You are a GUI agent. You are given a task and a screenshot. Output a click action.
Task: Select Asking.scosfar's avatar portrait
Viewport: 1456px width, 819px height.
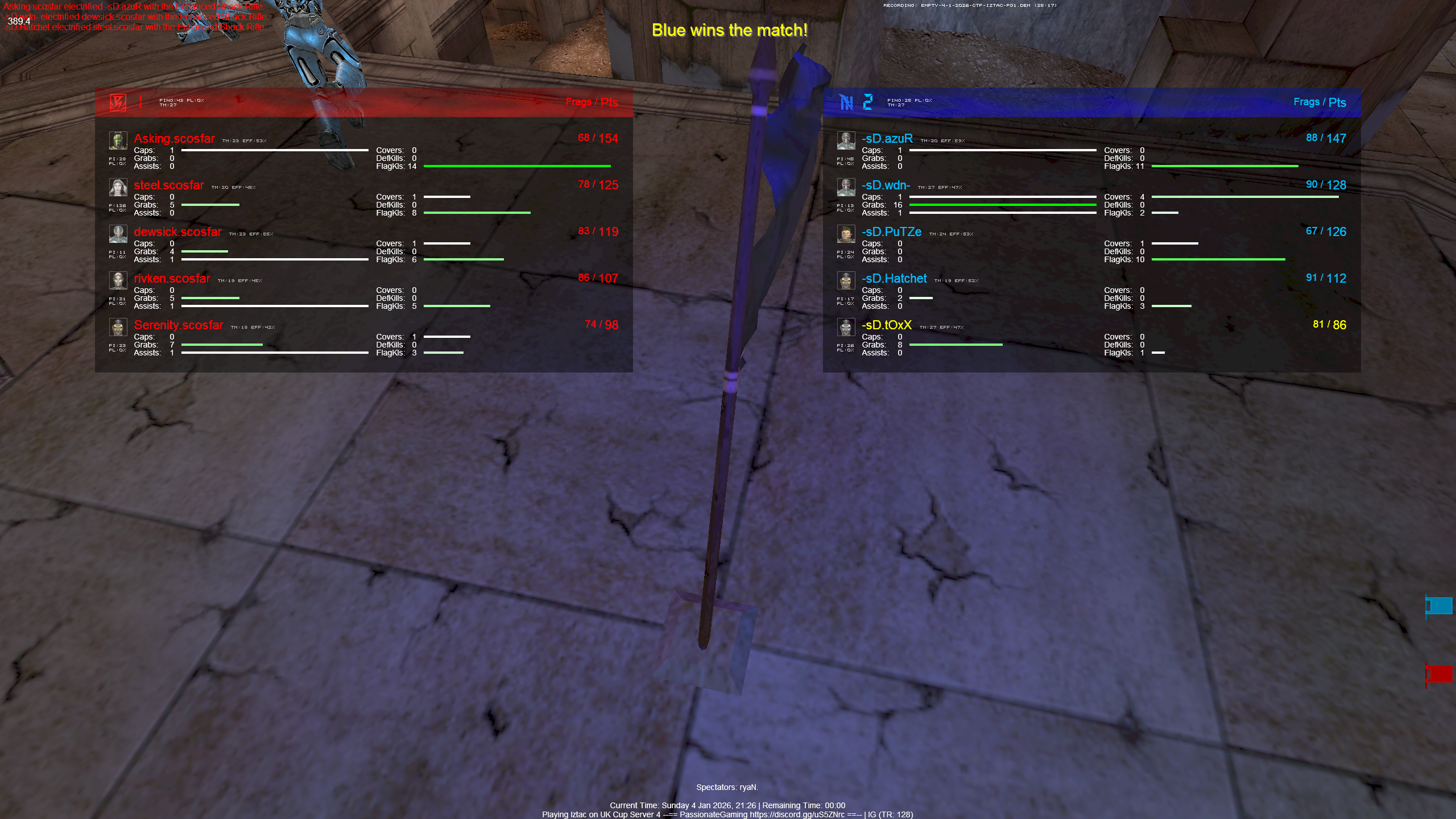(118, 140)
